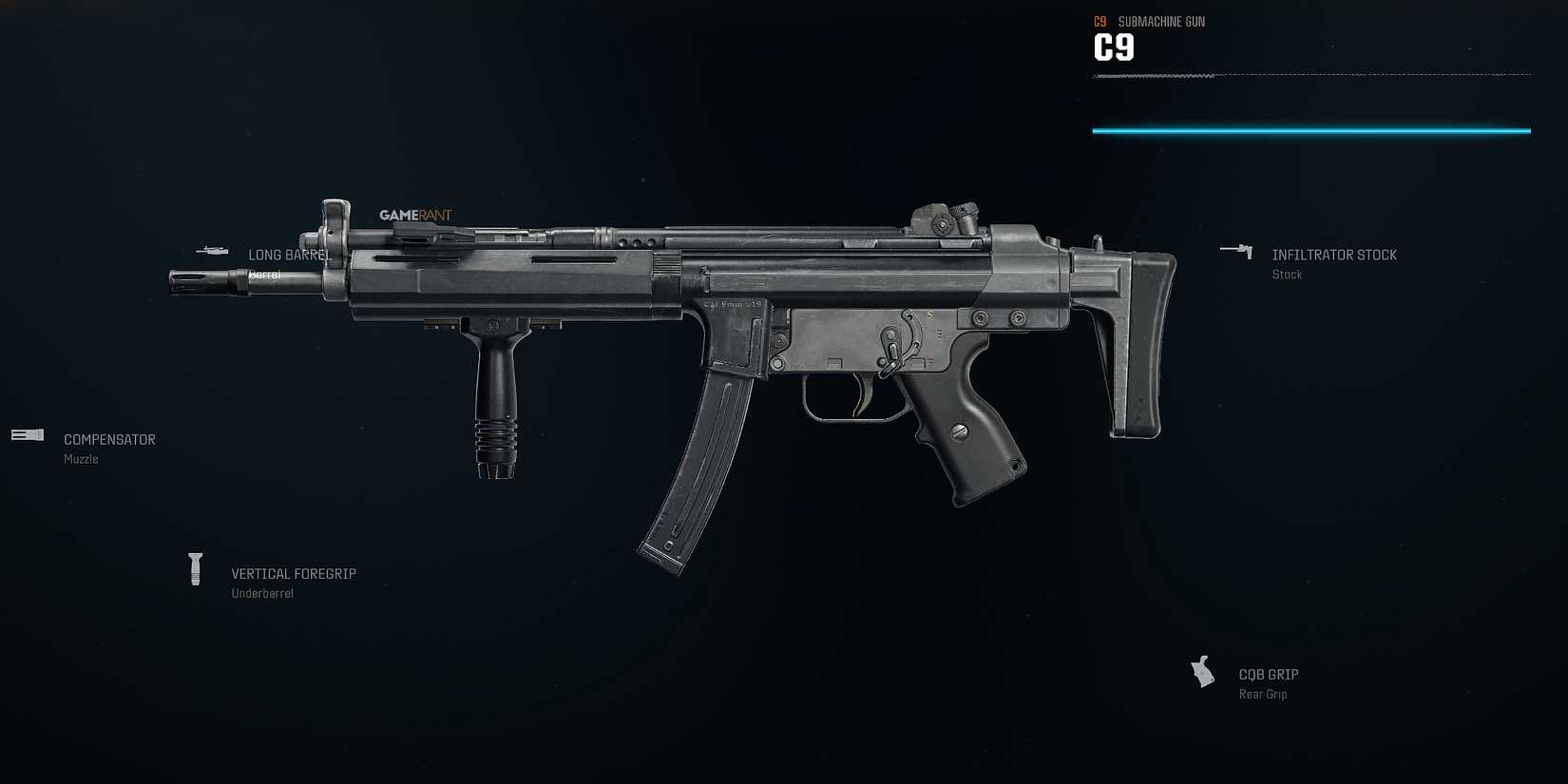The image size is (1568, 784).
Task: Select the Compensator muzzle attachment icon
Action: click(x=26, y=435)
